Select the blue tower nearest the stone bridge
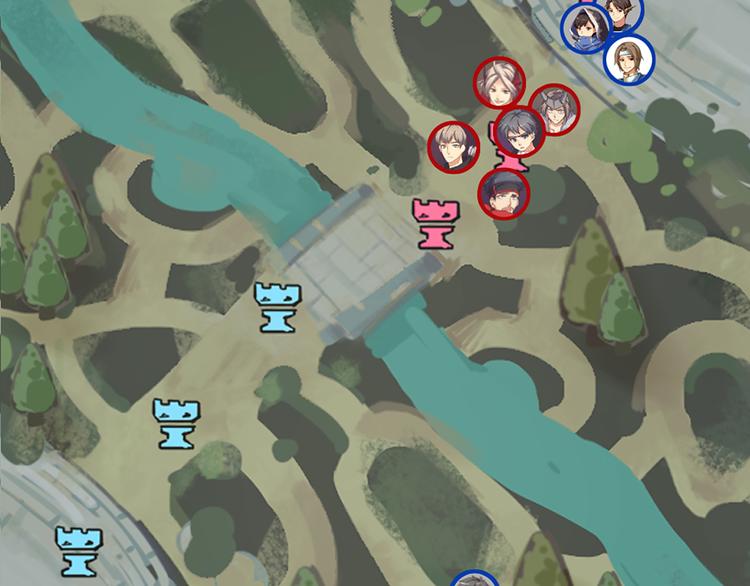The width and height of the screenshot is (750, 586). pyautogui.click(x=276, y=306)
